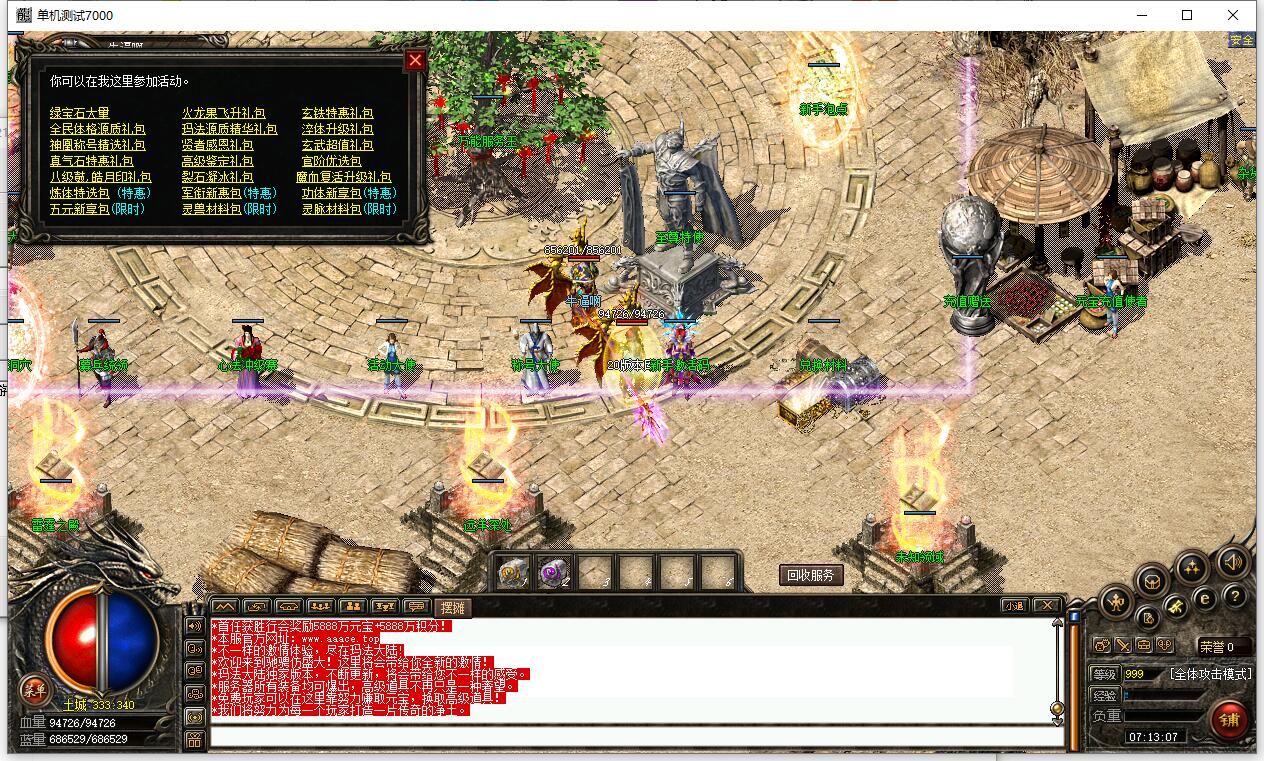The height and width of the screenshot is (761, 1264).
Task: Choose the 火龙果飞升礼包 link
Action: click(x=223, y=113)
